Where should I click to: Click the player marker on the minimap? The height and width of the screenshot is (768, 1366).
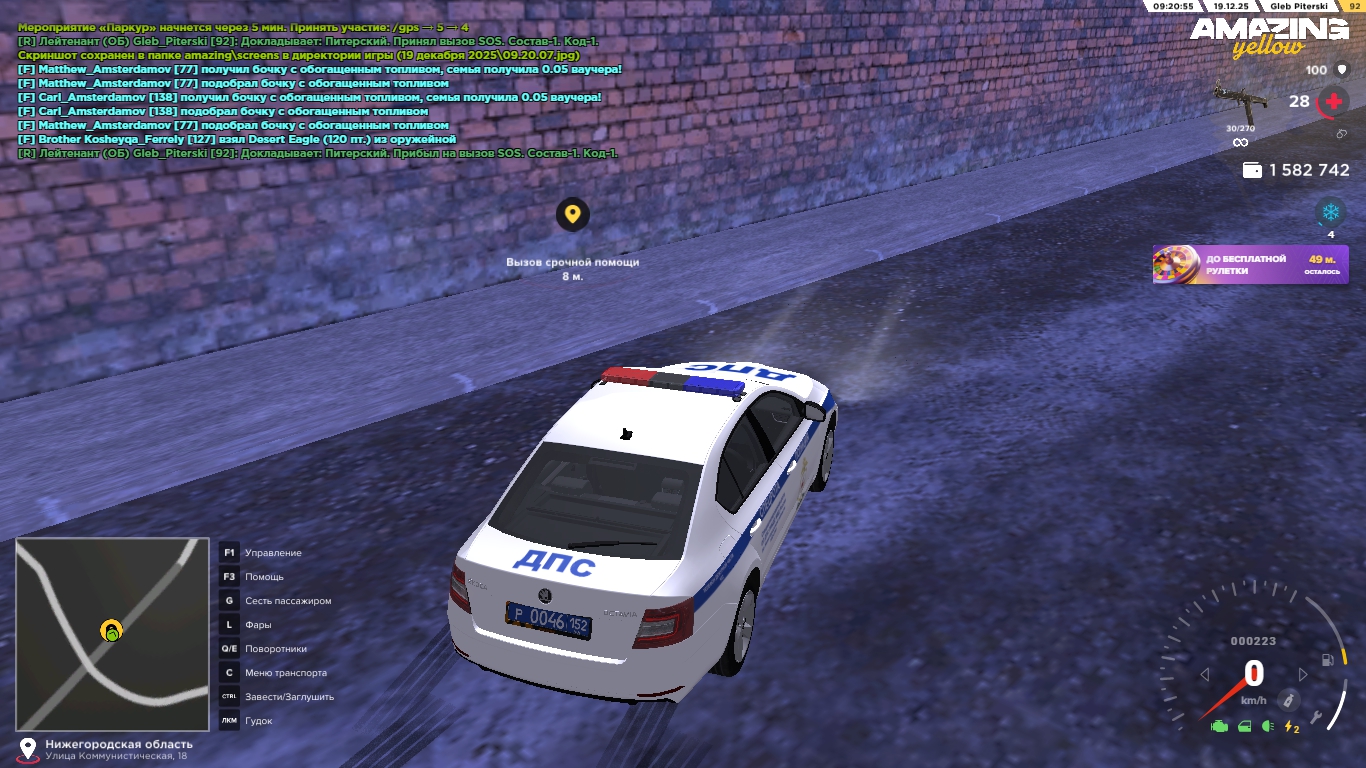111,631
